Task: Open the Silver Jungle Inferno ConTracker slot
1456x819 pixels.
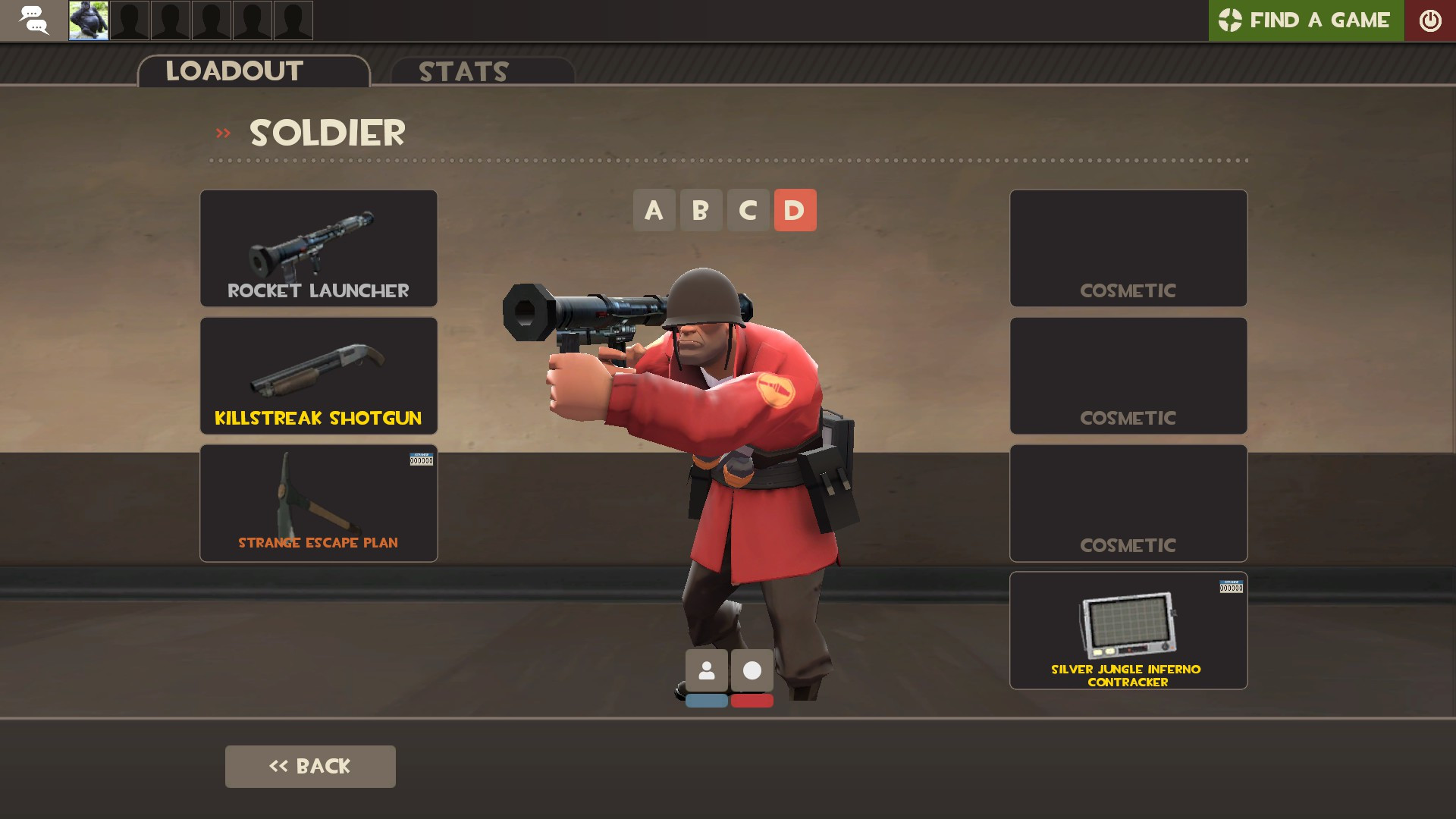Action: 1128,630
